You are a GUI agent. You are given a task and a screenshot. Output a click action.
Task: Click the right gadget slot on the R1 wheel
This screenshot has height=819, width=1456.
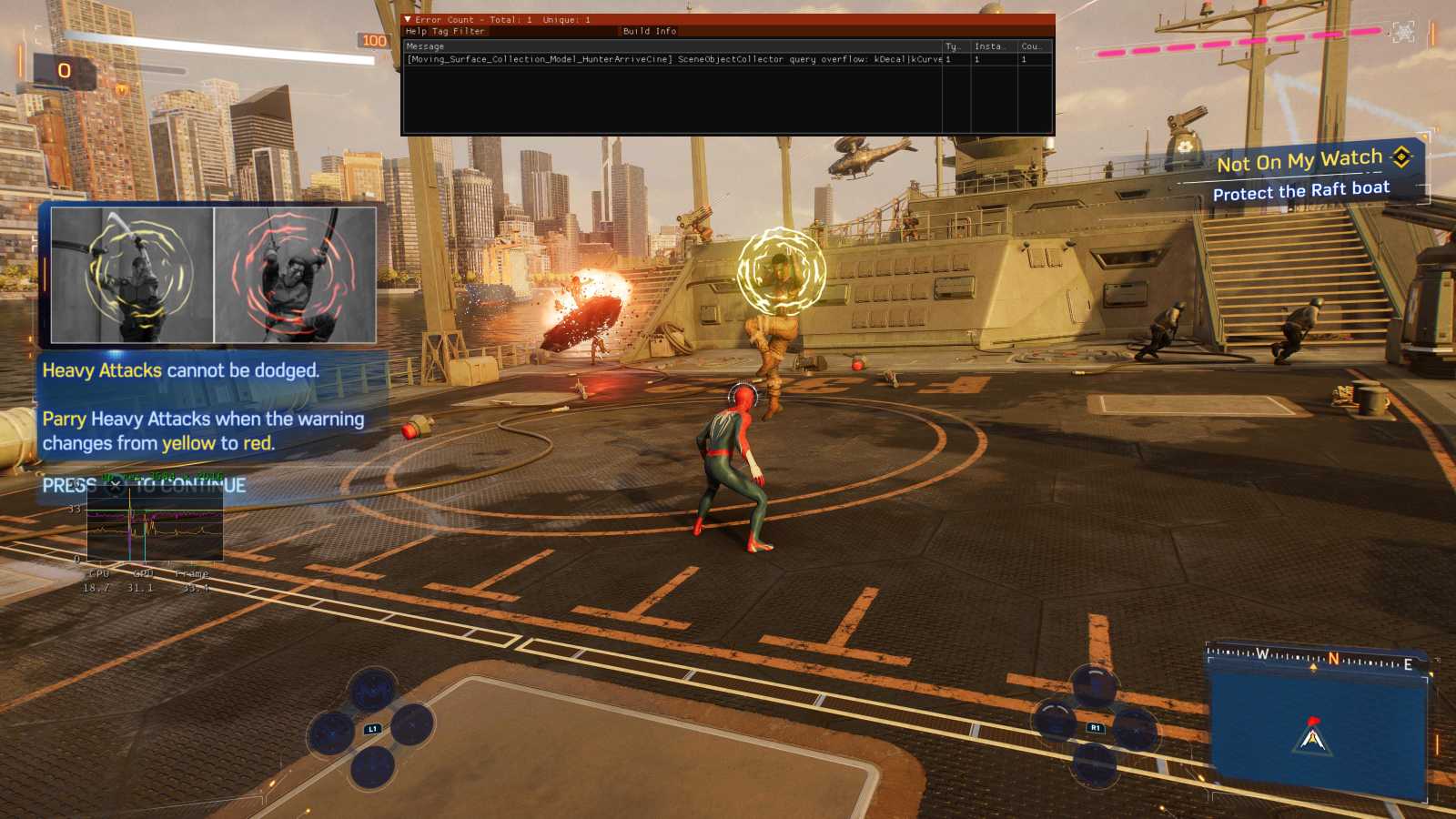(x=1133, y=726)
